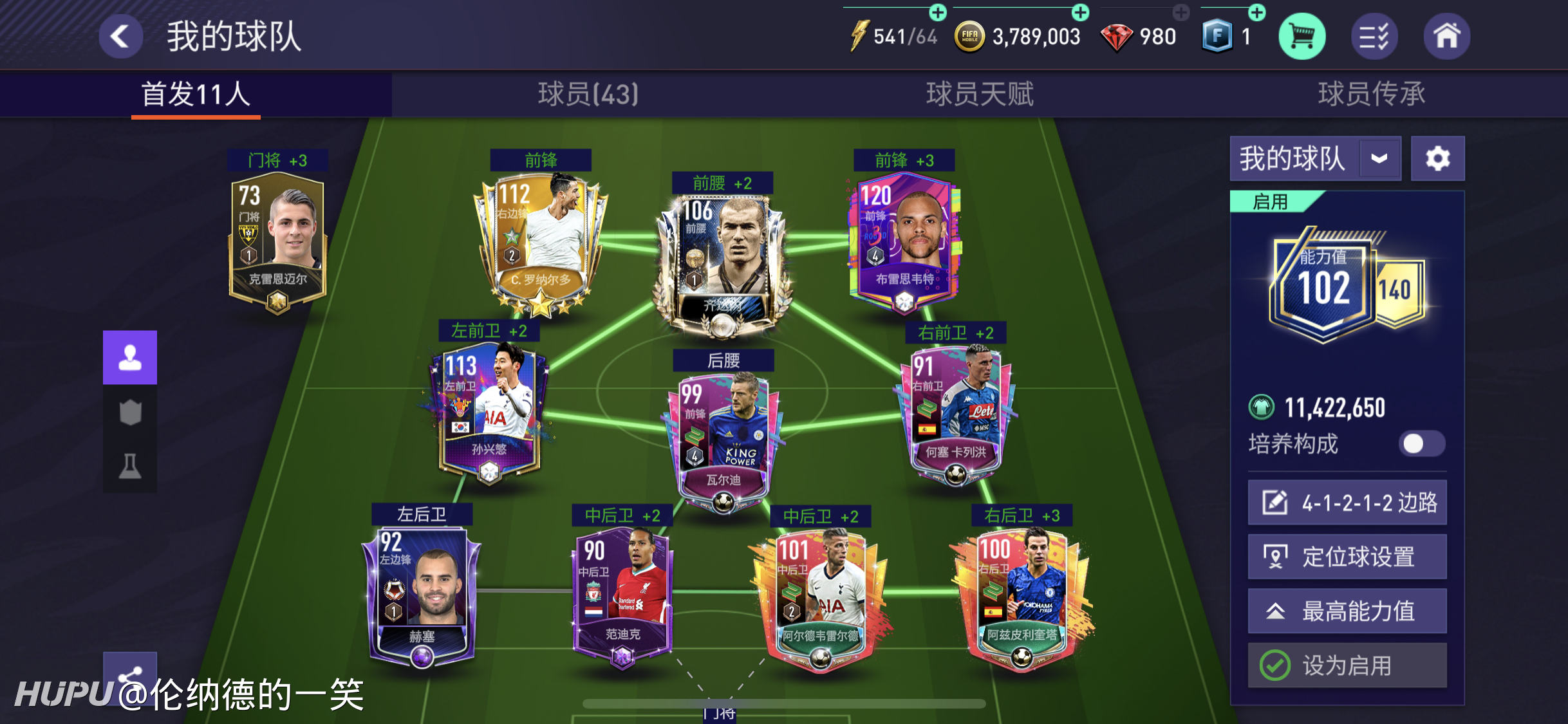The image size is (1568, 724).
Task: Open squad settings gear
Action: pyautogui.click(x=1437, y=158)
